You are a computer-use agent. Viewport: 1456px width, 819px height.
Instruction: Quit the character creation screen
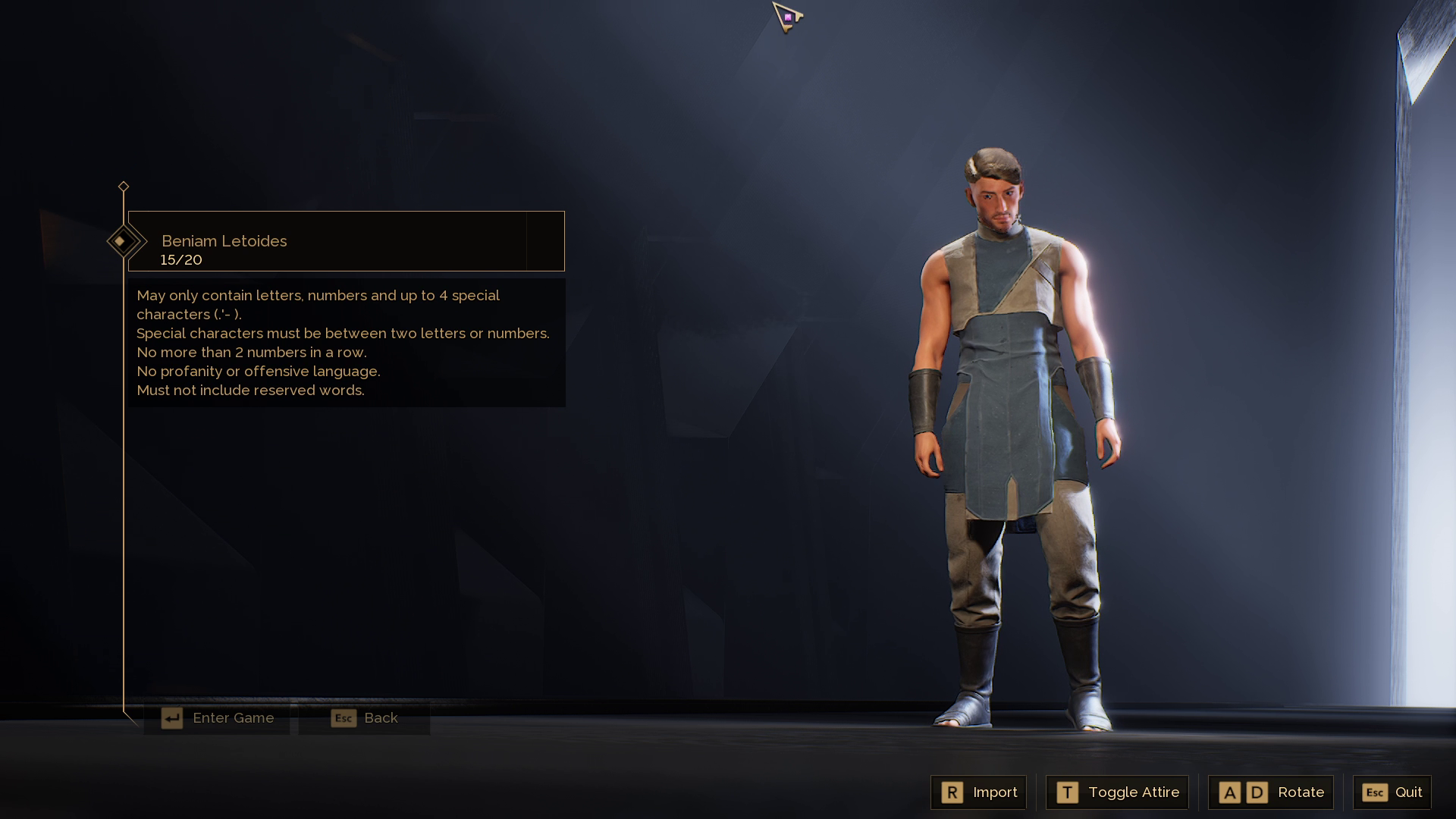pos(1392,792)
